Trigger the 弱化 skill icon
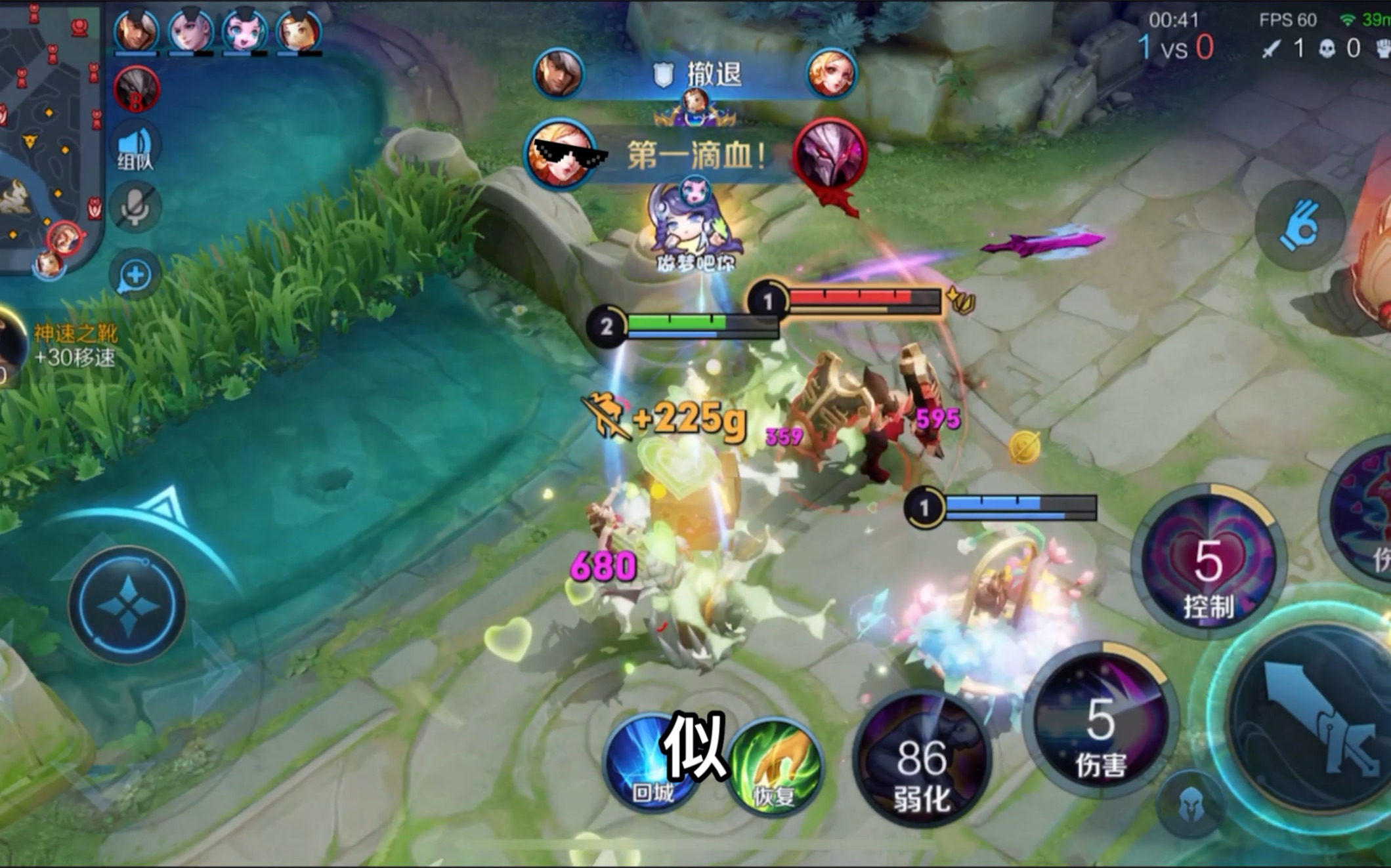This screenshot has height=868, width=1391. (x=921, y=761)
